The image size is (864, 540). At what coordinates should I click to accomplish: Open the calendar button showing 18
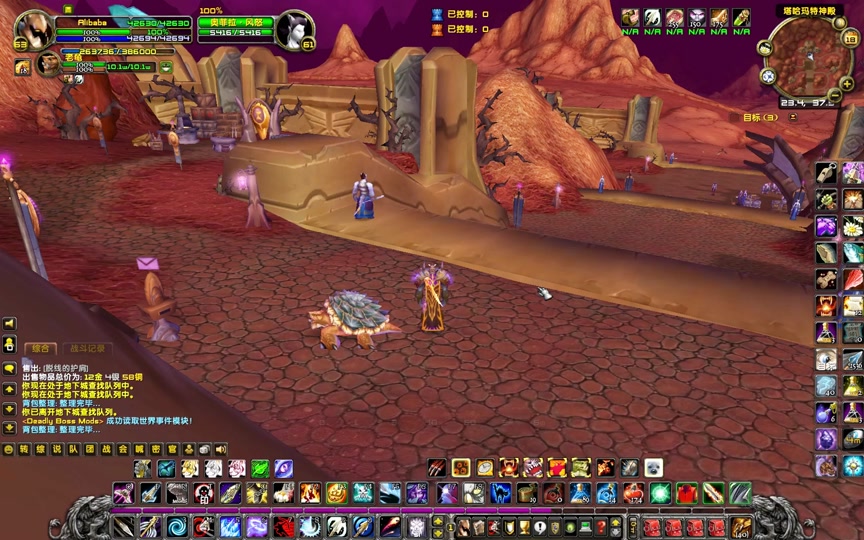pyautogui.click(x=851, y=39)
